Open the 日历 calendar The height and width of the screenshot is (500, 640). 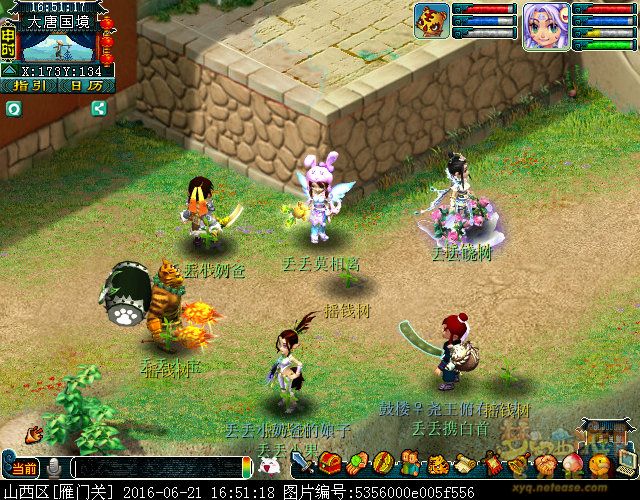click(86, 86)
